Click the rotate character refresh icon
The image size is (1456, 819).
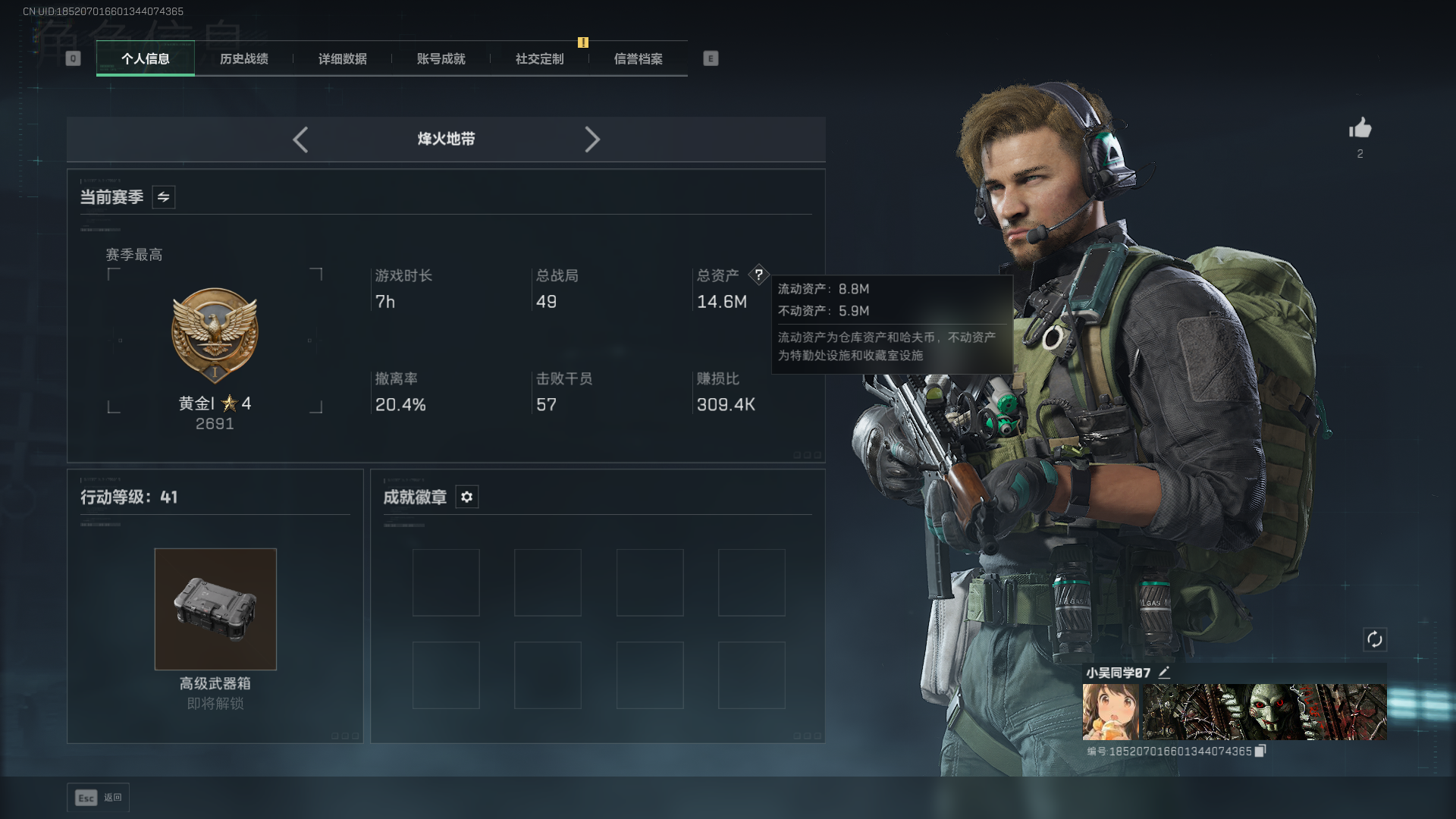pyautogui.click(x=1374, y=639)
